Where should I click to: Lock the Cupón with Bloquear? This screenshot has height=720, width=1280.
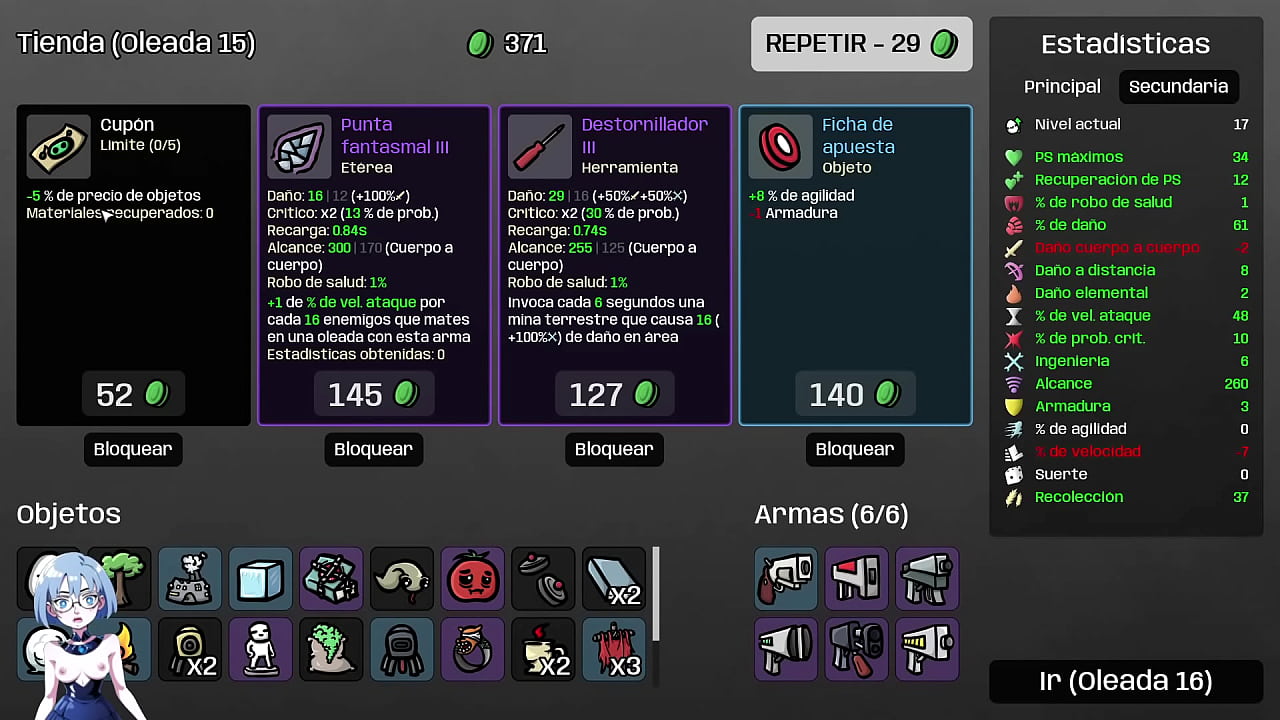133,449
